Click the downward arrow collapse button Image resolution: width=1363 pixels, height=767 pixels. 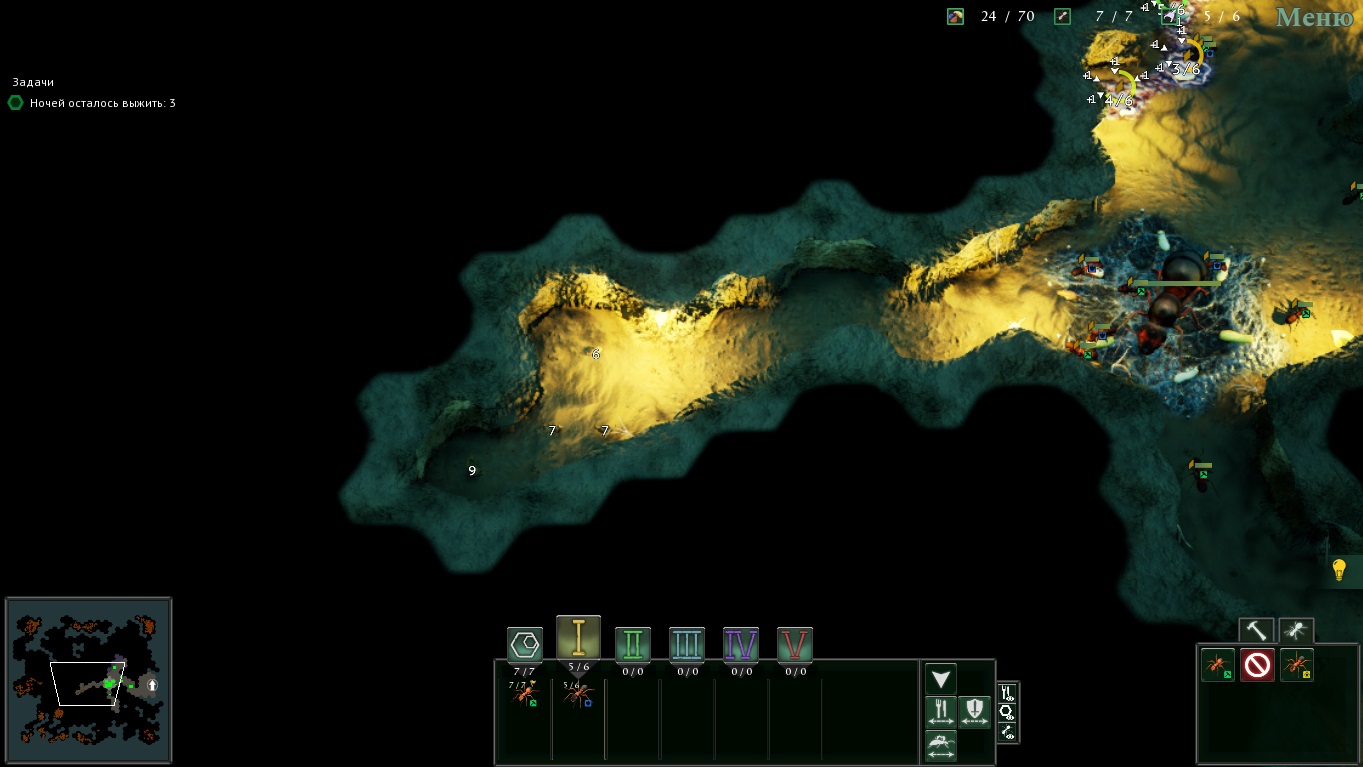[941, 679]
